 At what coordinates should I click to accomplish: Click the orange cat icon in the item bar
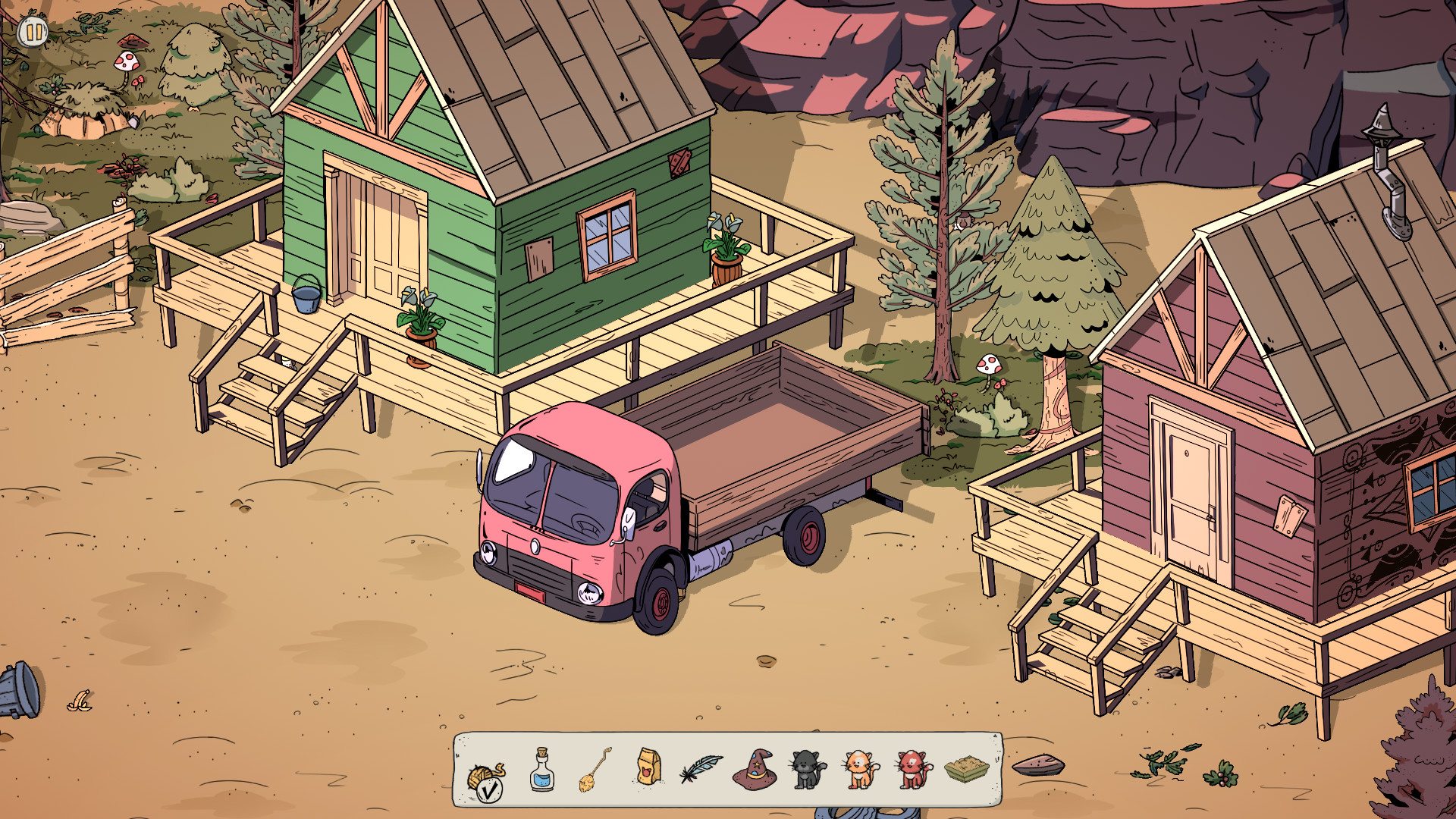click(861, 770)
